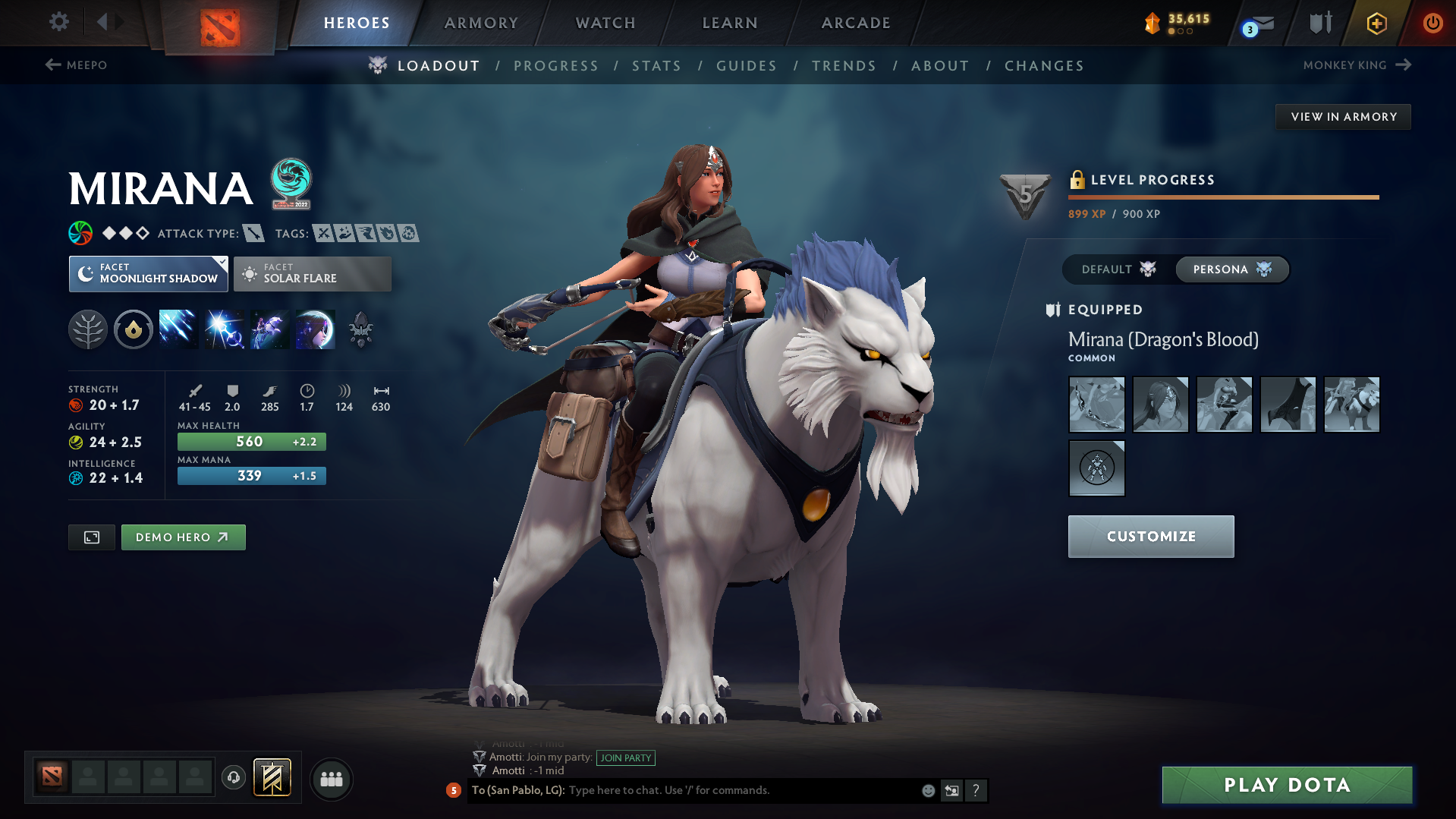
Task: Open the friends list panel
Action: (x=331, y=779)
